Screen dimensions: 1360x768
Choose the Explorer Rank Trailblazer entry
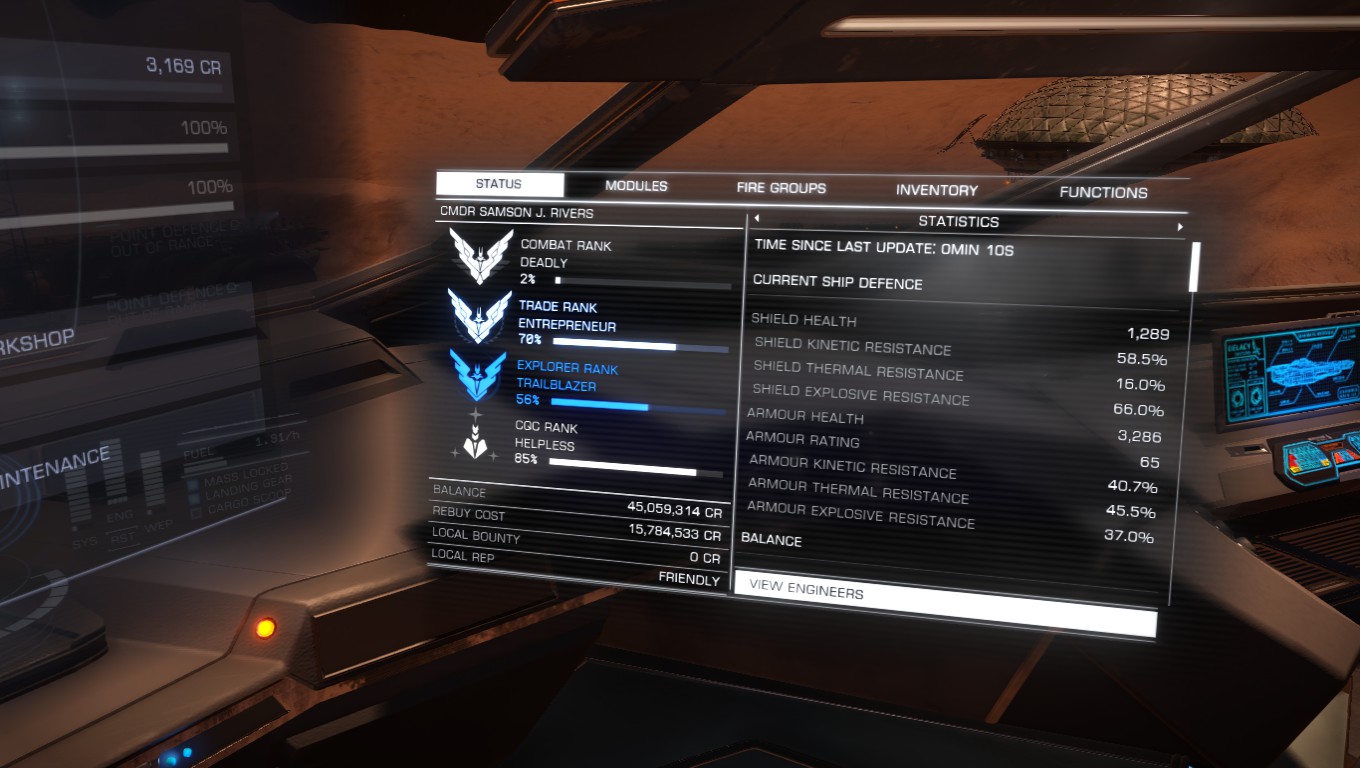click(x=586, y=382)
